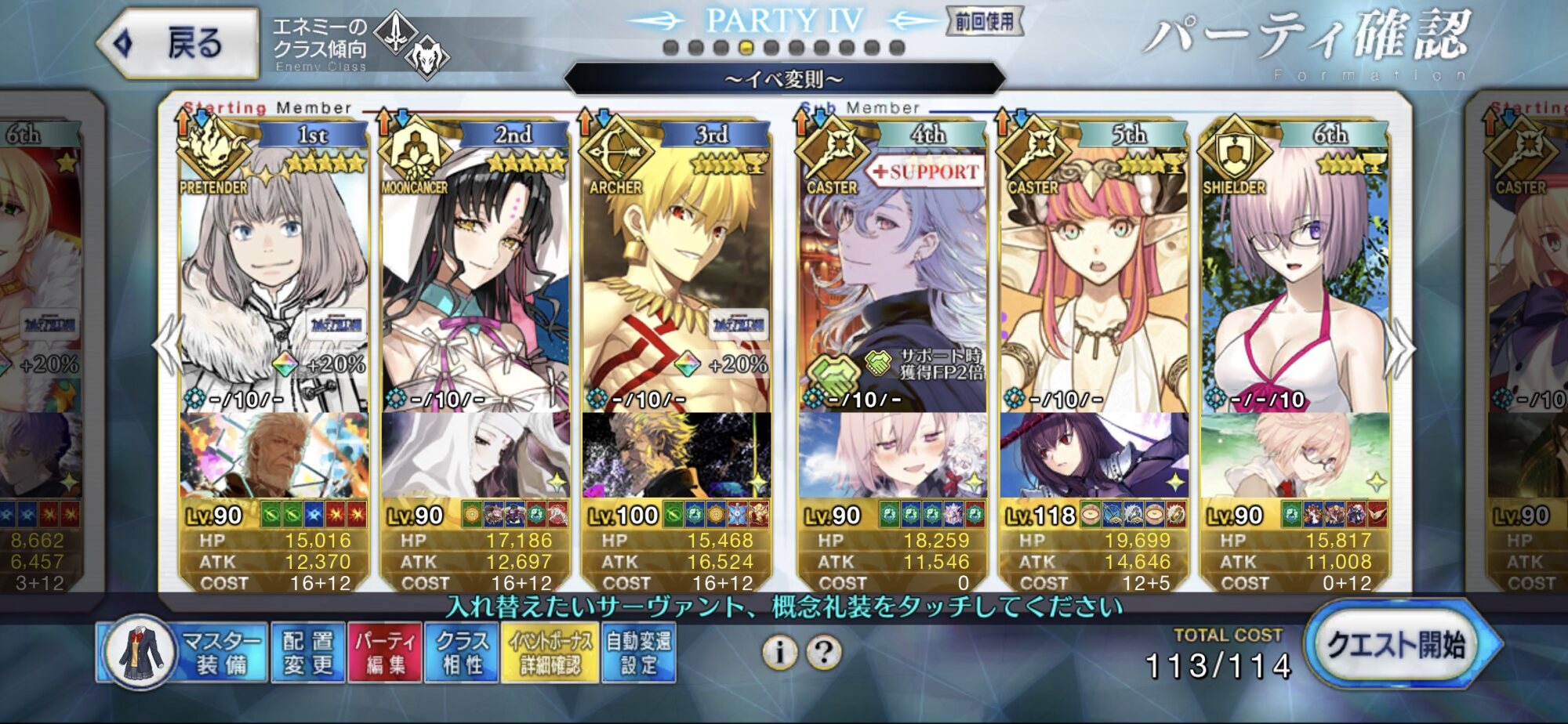
Task: Edit the party name ～イベ変則～
Action: tap(784, 79)
